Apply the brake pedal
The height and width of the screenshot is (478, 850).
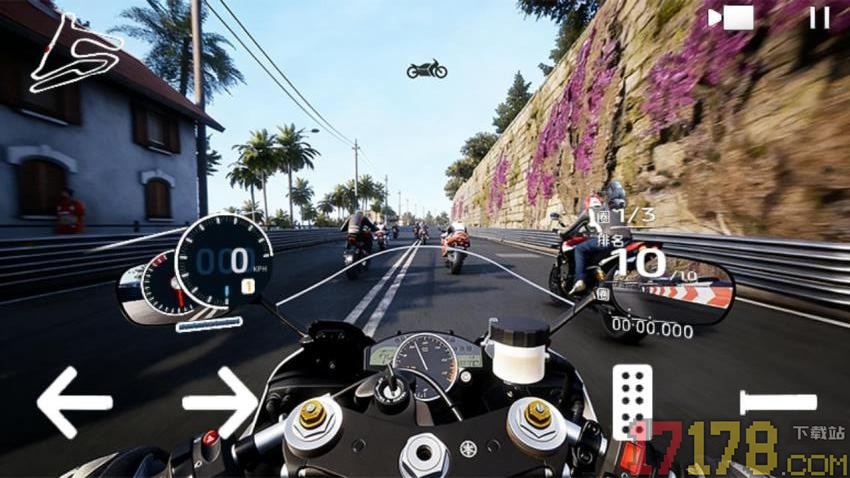click(x=778, y=403)
